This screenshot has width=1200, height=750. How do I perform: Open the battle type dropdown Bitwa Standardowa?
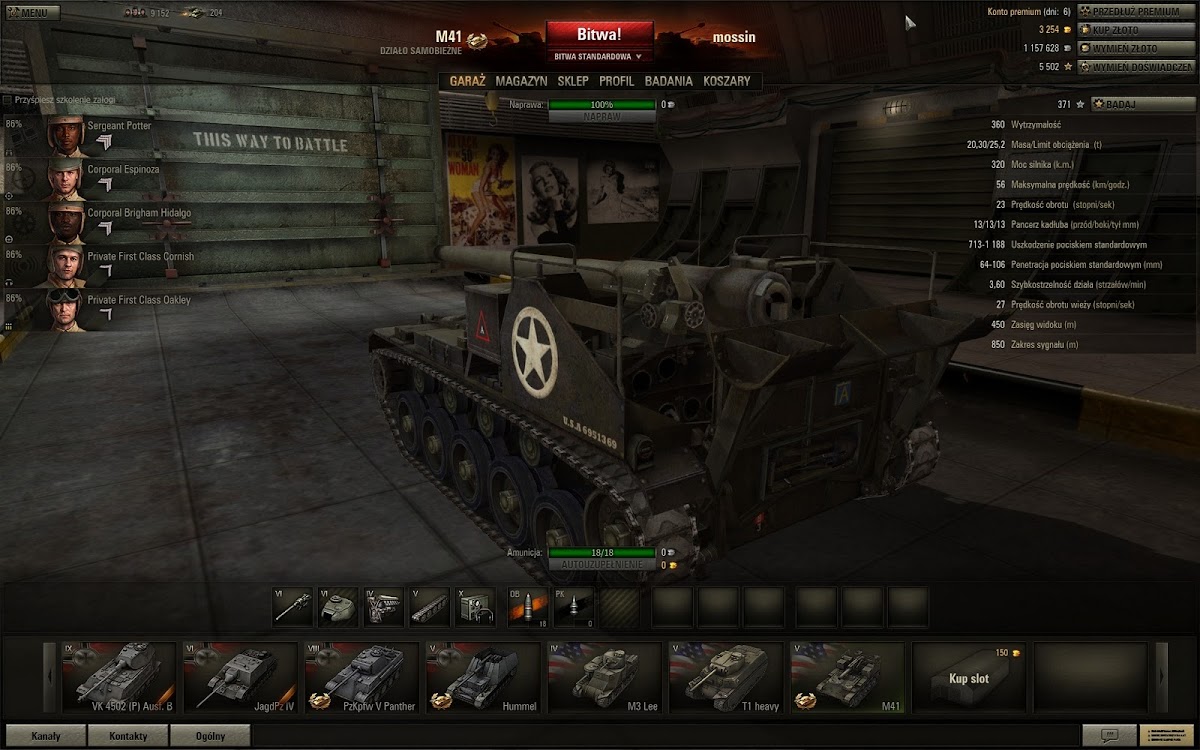(x=599, y=57)
